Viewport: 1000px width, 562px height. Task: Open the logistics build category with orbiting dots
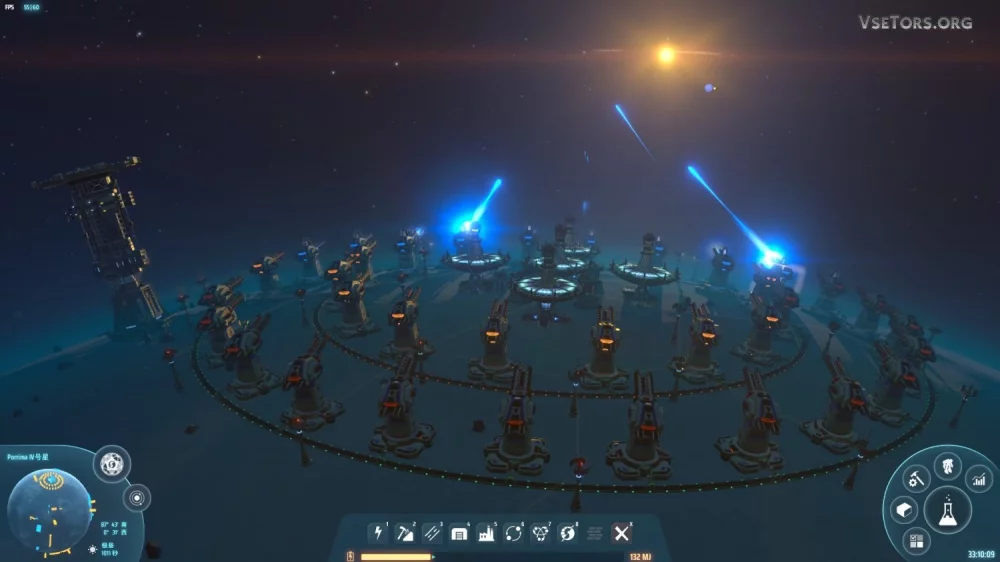click(513, 533)
